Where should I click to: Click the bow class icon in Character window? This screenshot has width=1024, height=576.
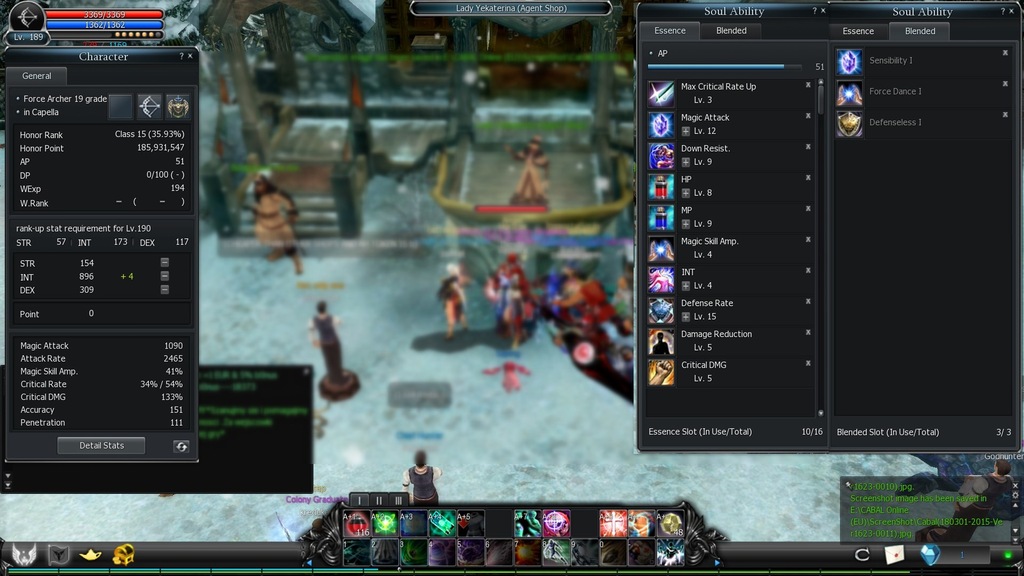pos(149,106)
